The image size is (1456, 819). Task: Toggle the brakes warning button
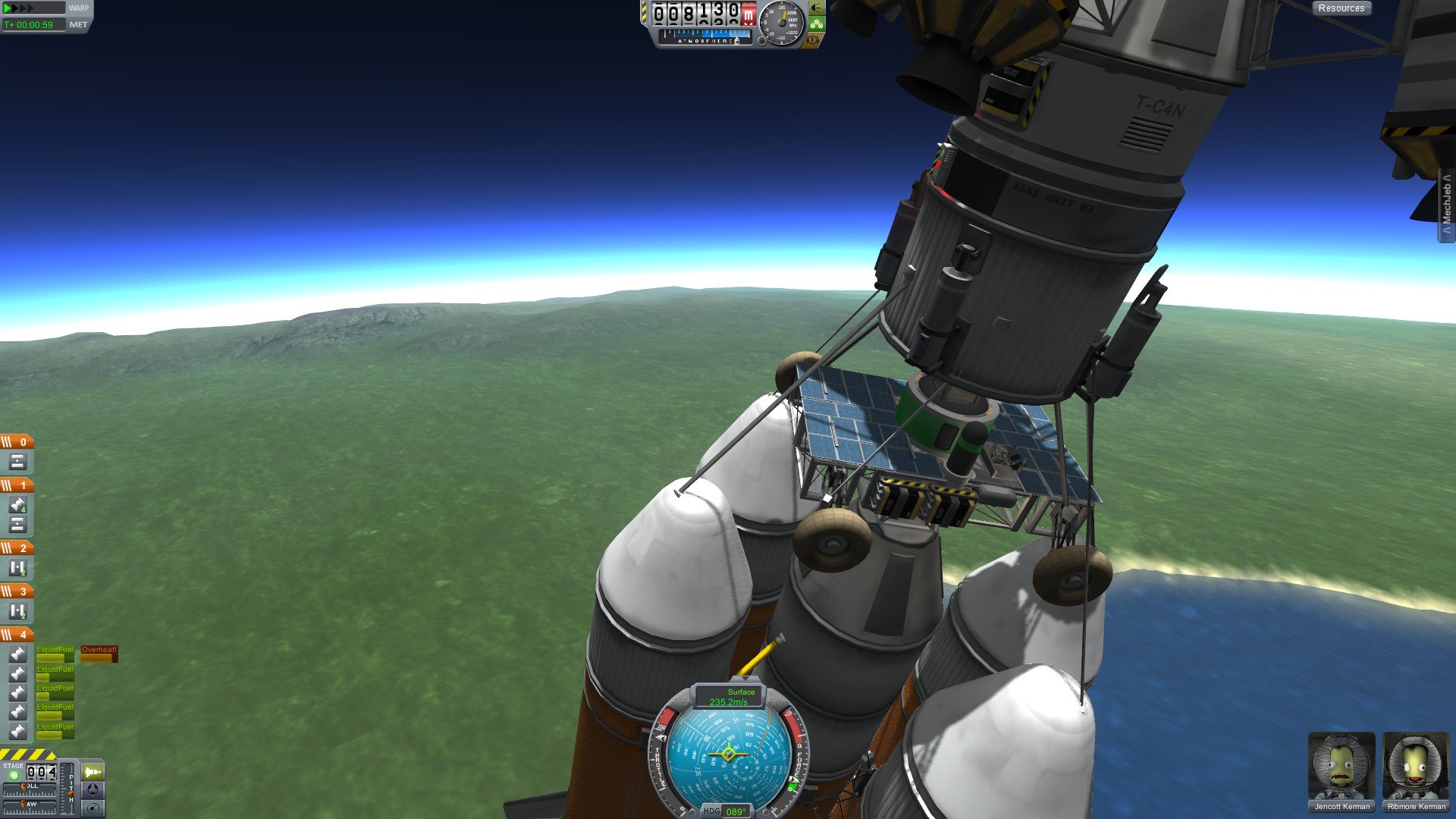click(813, 39)
